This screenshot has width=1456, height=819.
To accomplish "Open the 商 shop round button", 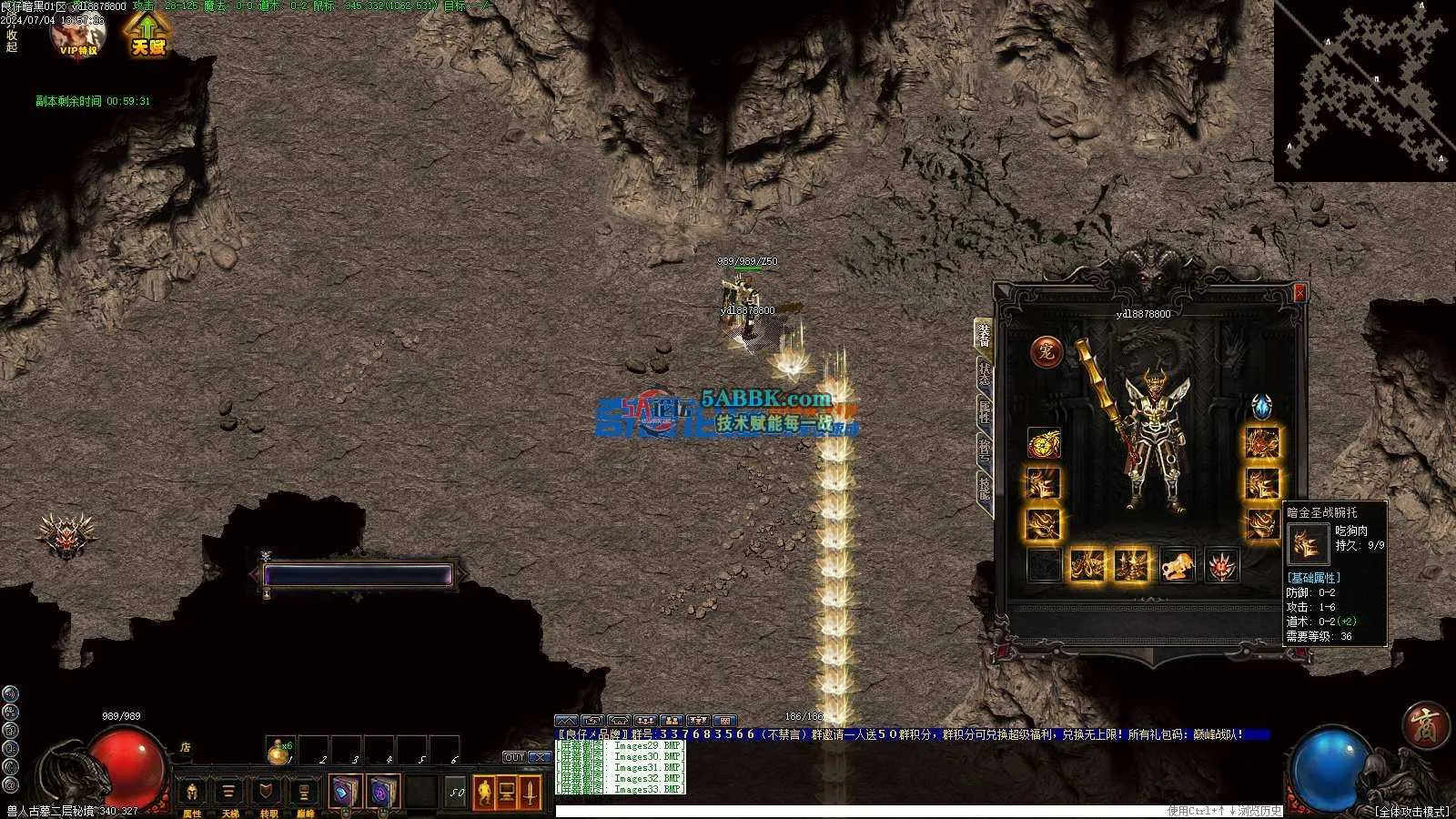I will (1424, 725).
